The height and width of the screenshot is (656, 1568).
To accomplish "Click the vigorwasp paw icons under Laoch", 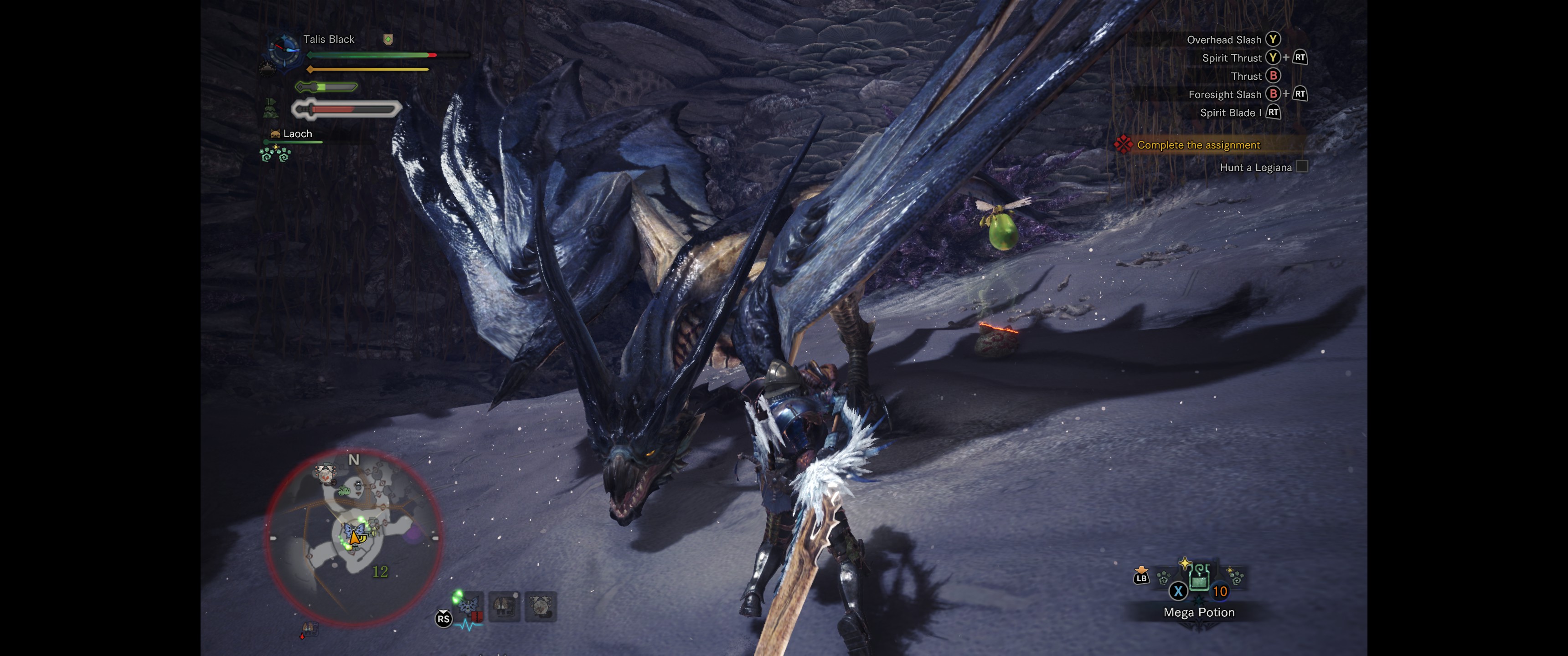I will [x=275, y=154].
